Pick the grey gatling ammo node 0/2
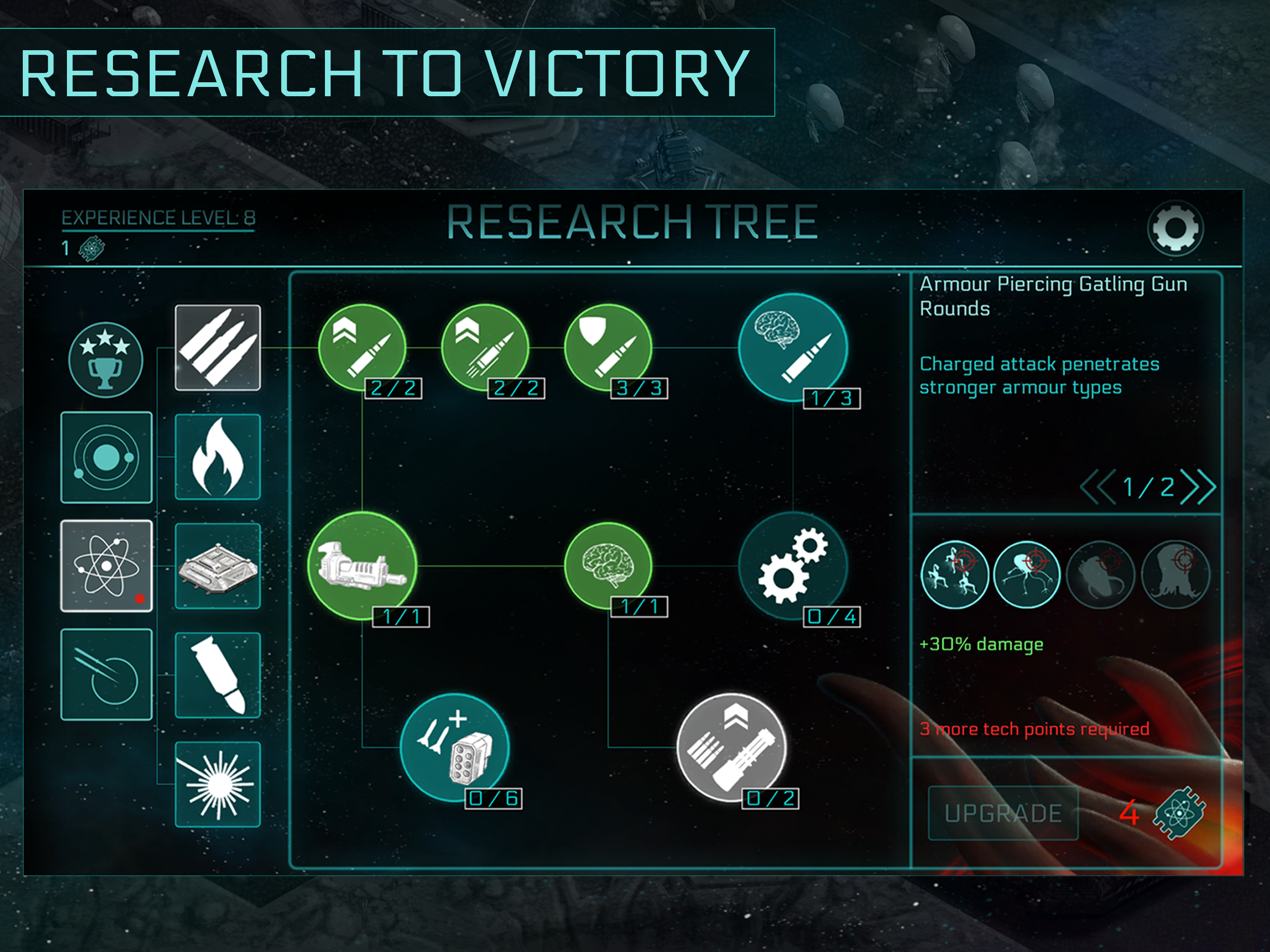1270x952 pixels. tap(731, 747)
